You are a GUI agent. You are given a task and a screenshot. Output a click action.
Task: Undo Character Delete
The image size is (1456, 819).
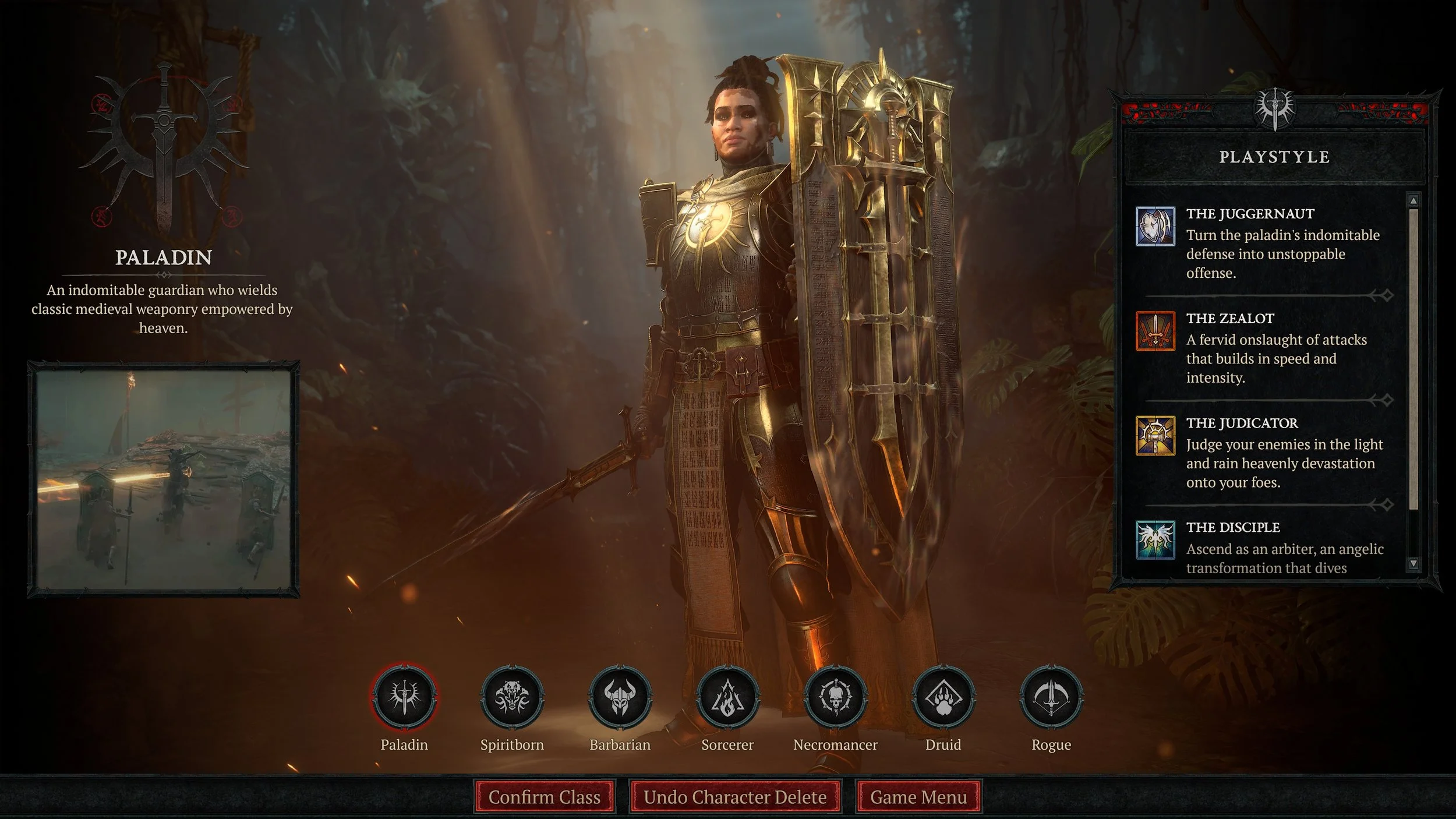[x=735, y=797]
